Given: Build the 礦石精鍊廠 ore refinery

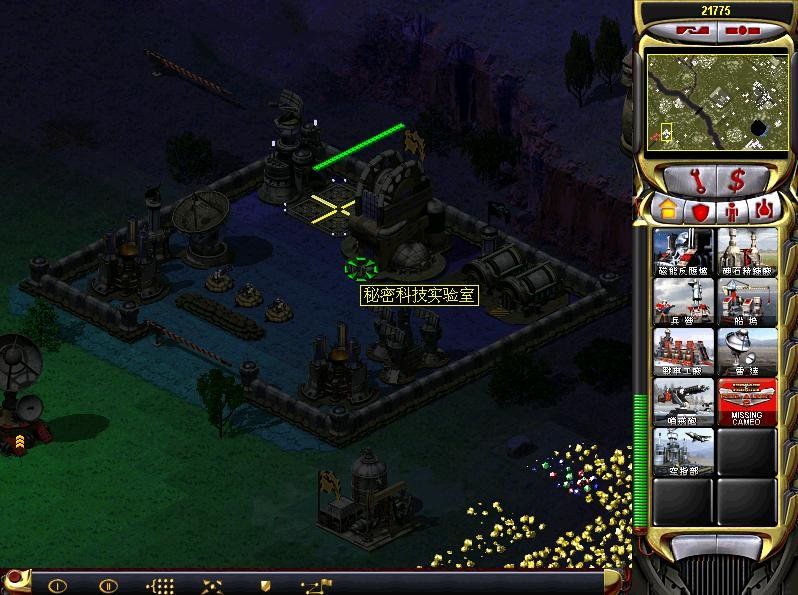Looking at the screenshot, I should point(747,251).
